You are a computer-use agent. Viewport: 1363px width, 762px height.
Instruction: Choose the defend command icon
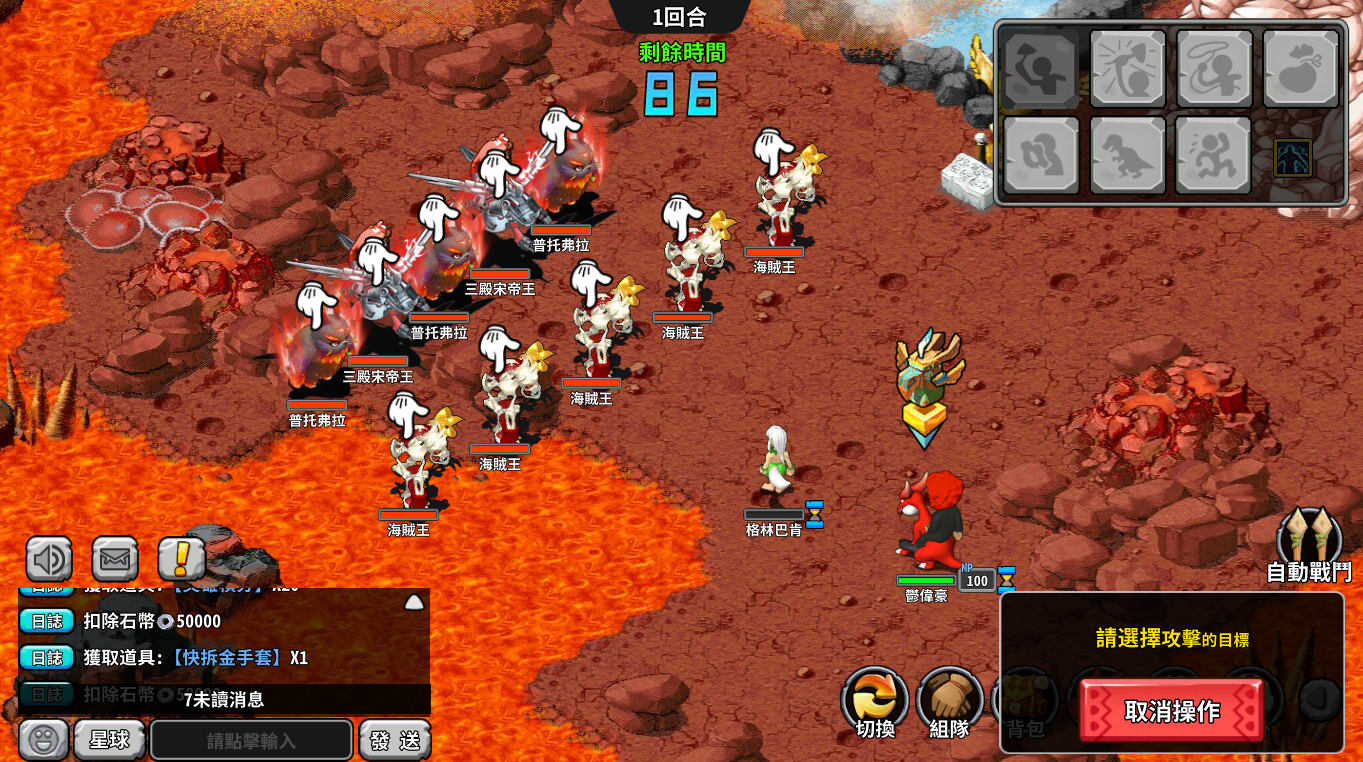(1041, 155)
